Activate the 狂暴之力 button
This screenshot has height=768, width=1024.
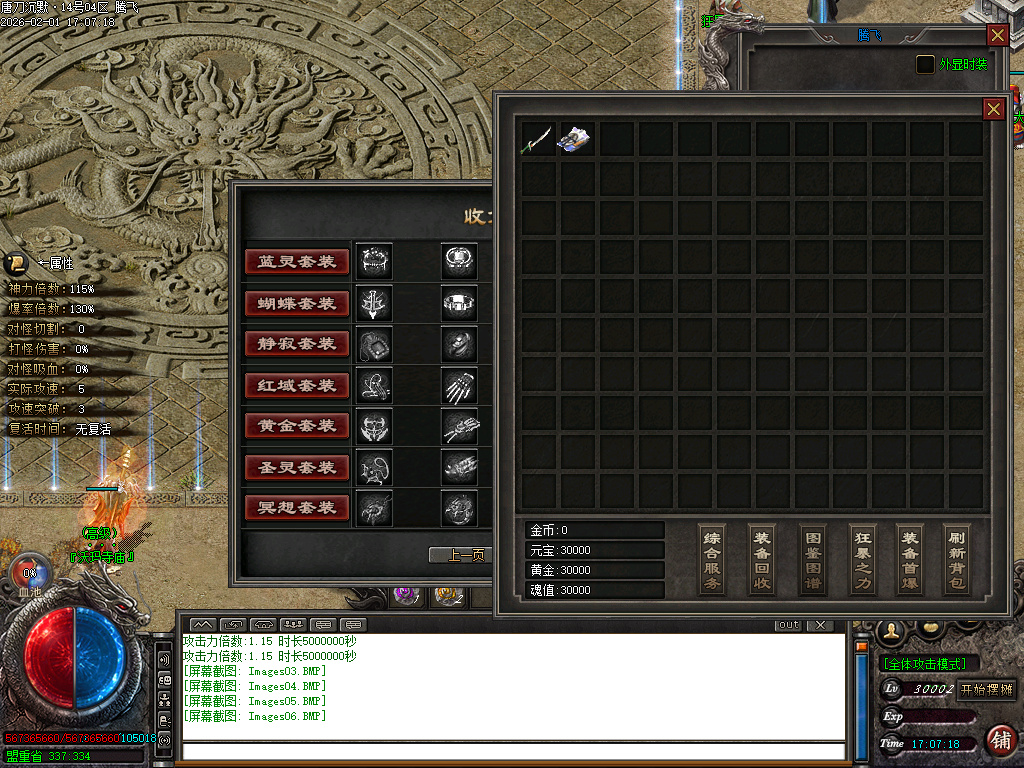(862, 559)
